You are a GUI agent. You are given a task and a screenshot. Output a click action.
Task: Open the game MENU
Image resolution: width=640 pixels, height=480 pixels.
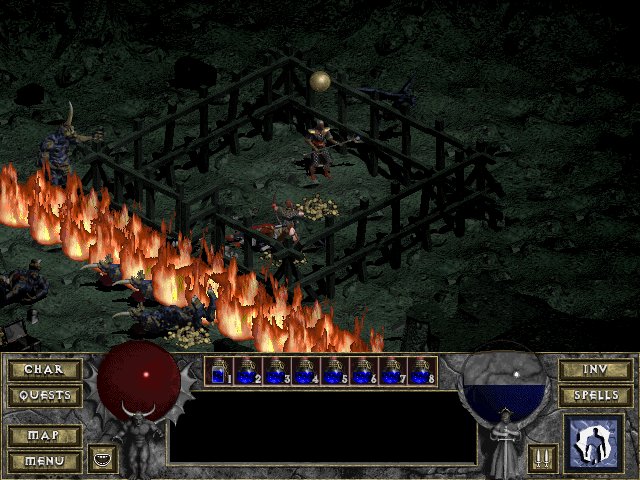(44, 461)
